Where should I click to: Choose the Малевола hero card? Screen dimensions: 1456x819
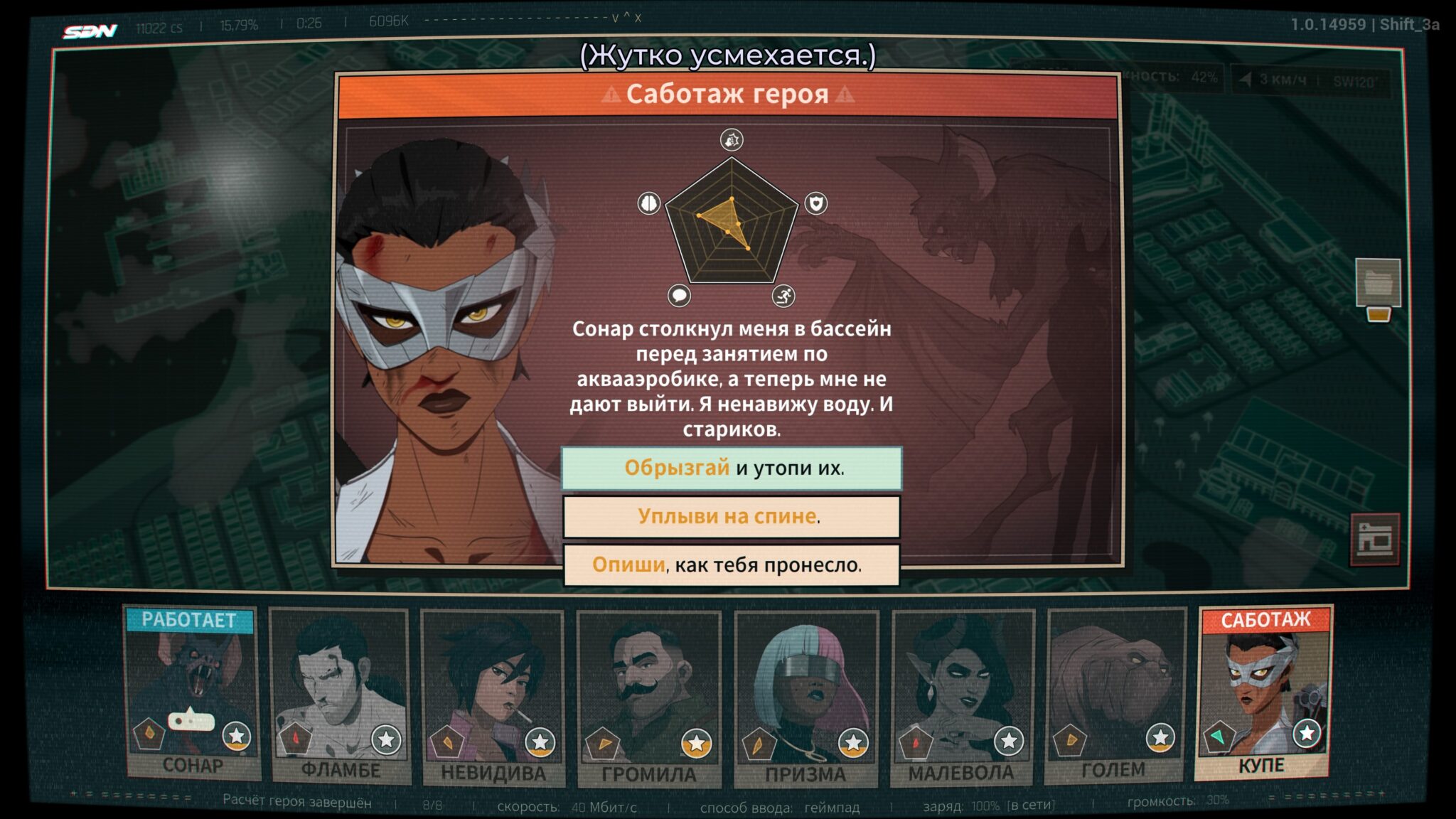pyautogui.click(x=962, y=697)
